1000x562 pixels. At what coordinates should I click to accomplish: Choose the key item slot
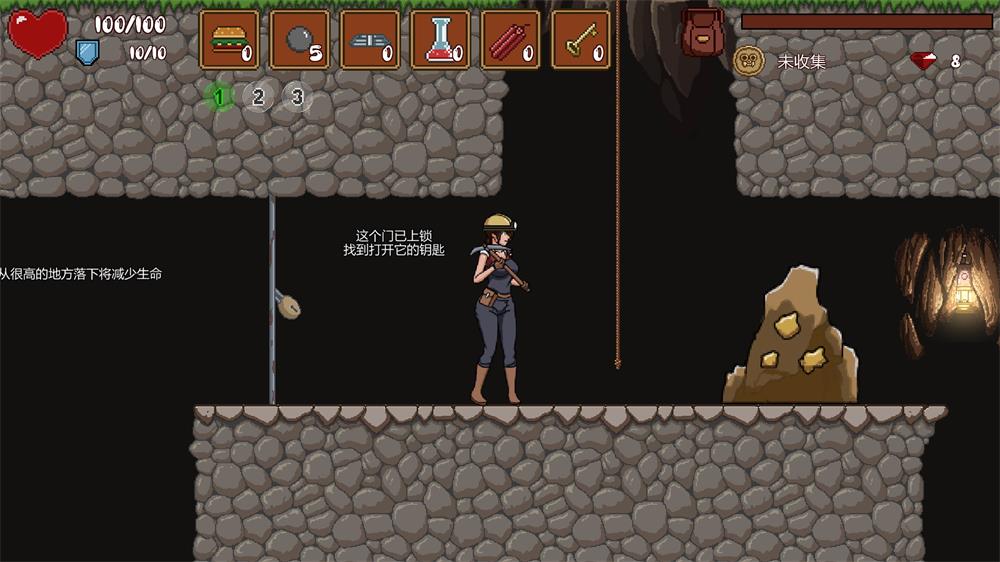coord(581,40)
